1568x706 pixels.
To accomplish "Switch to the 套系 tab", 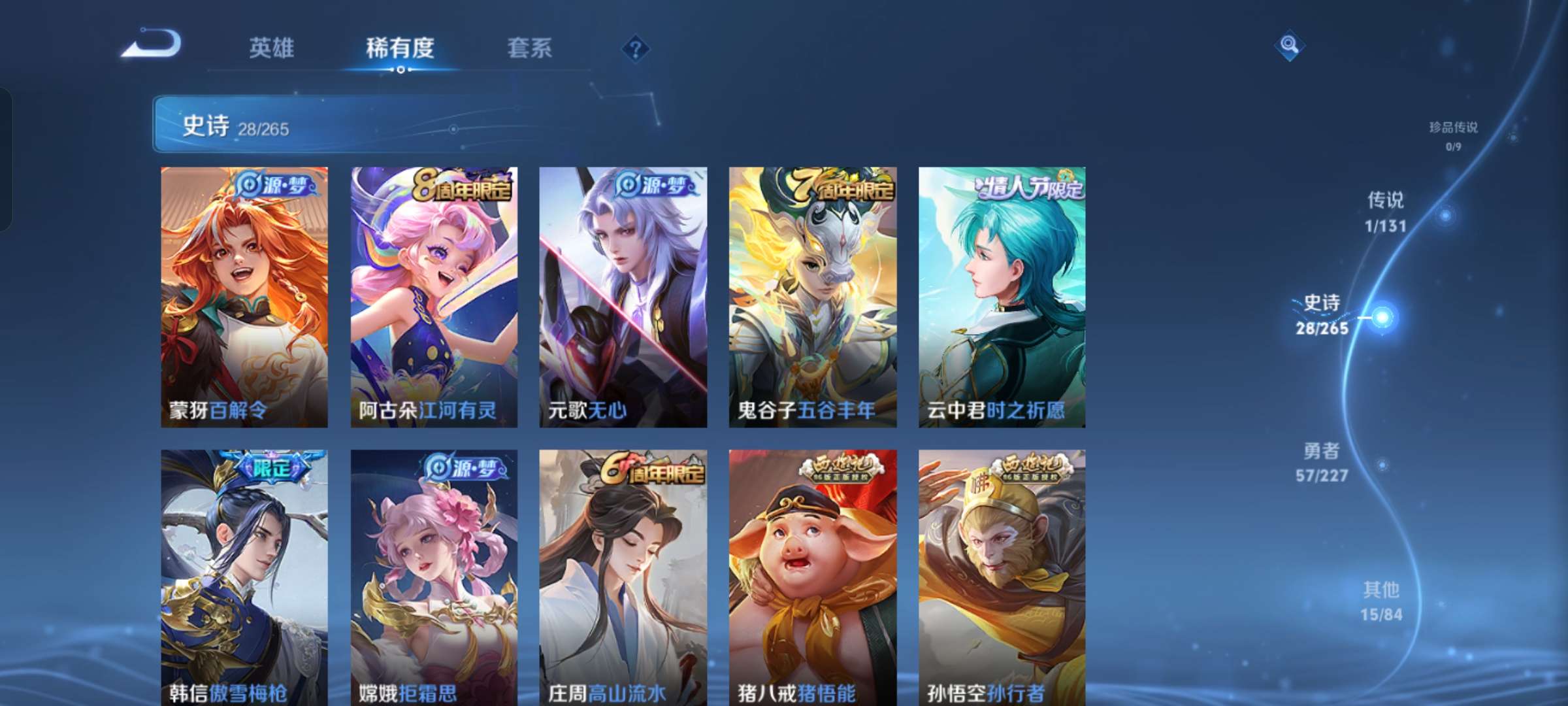I will (530, 49).
